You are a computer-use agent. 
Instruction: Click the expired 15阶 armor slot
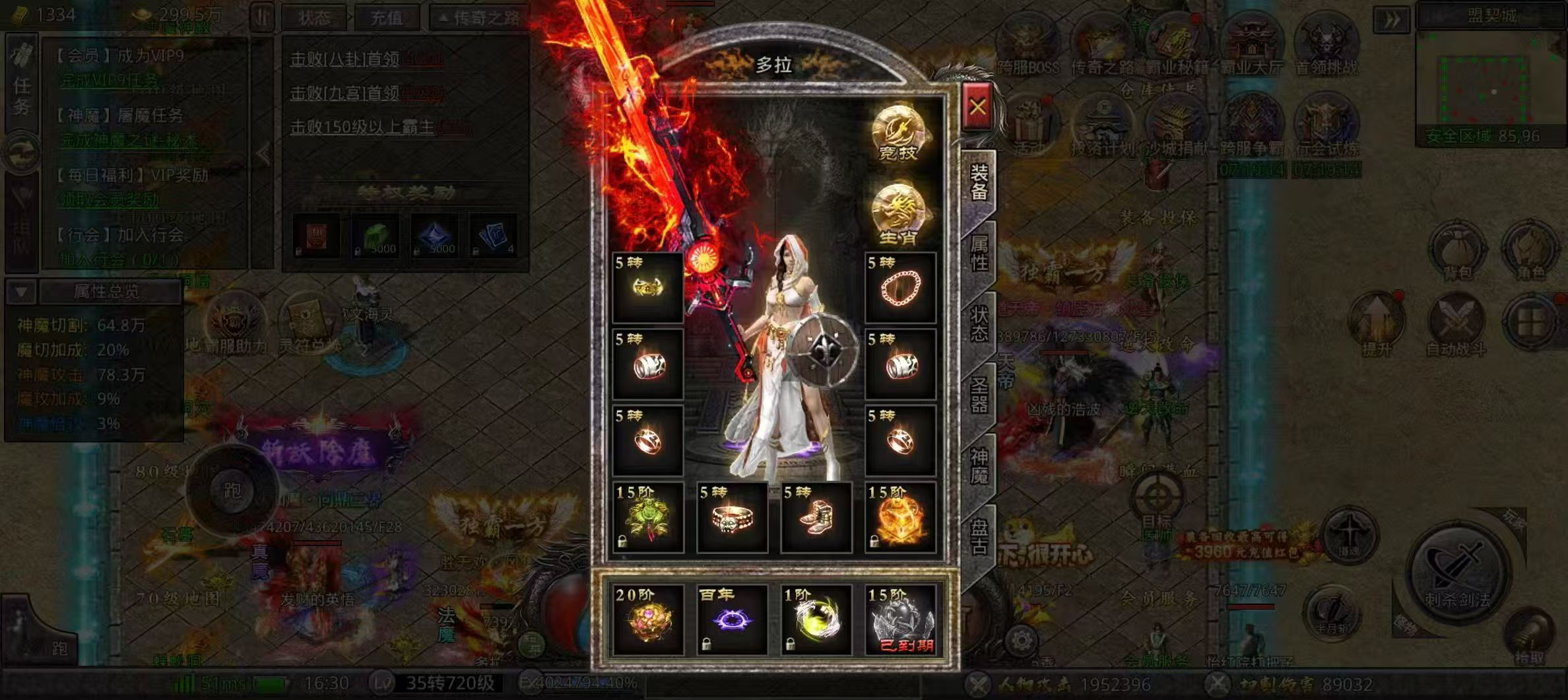[900, 619]
